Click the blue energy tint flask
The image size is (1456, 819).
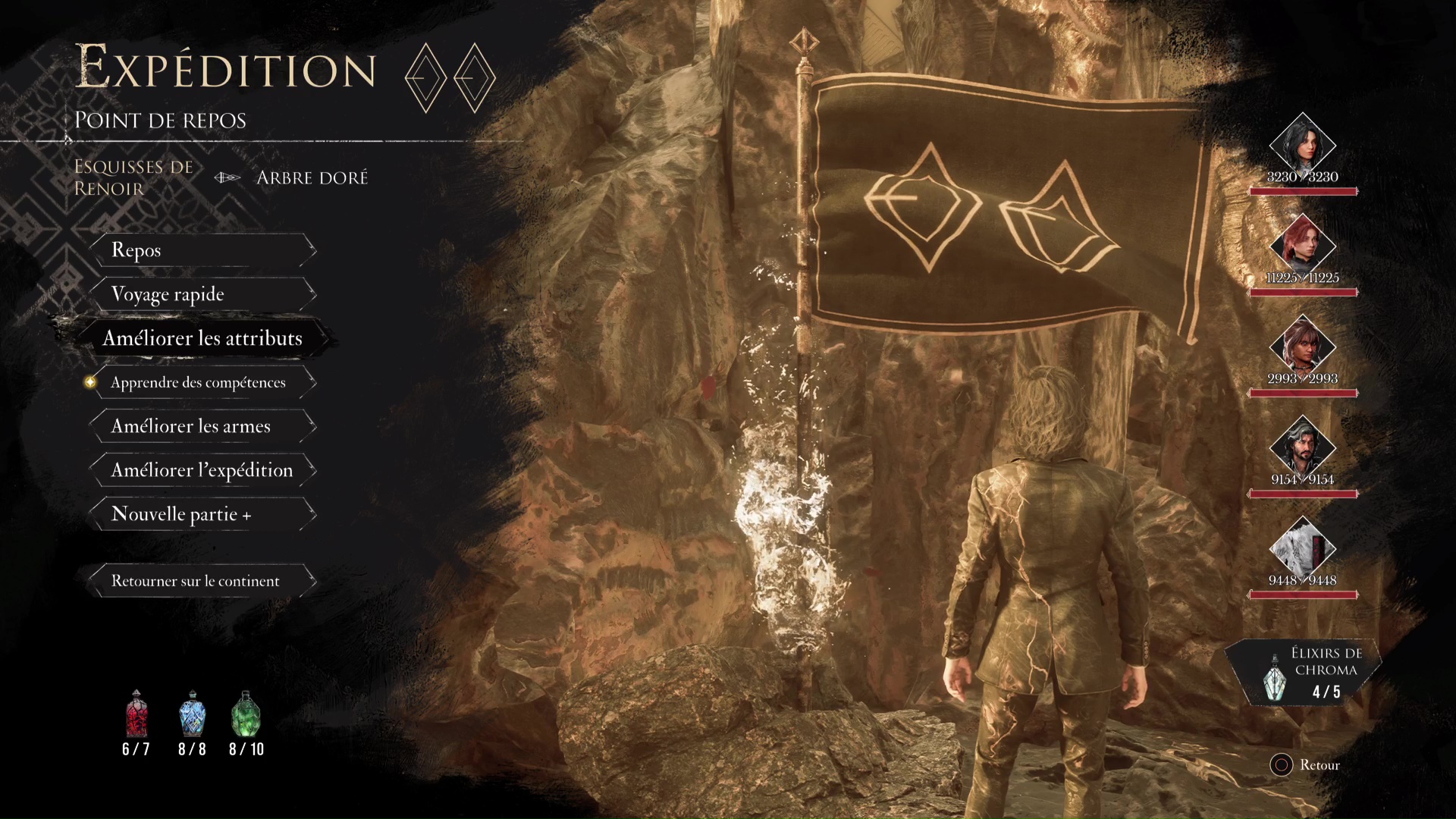(x=192, y=714)
